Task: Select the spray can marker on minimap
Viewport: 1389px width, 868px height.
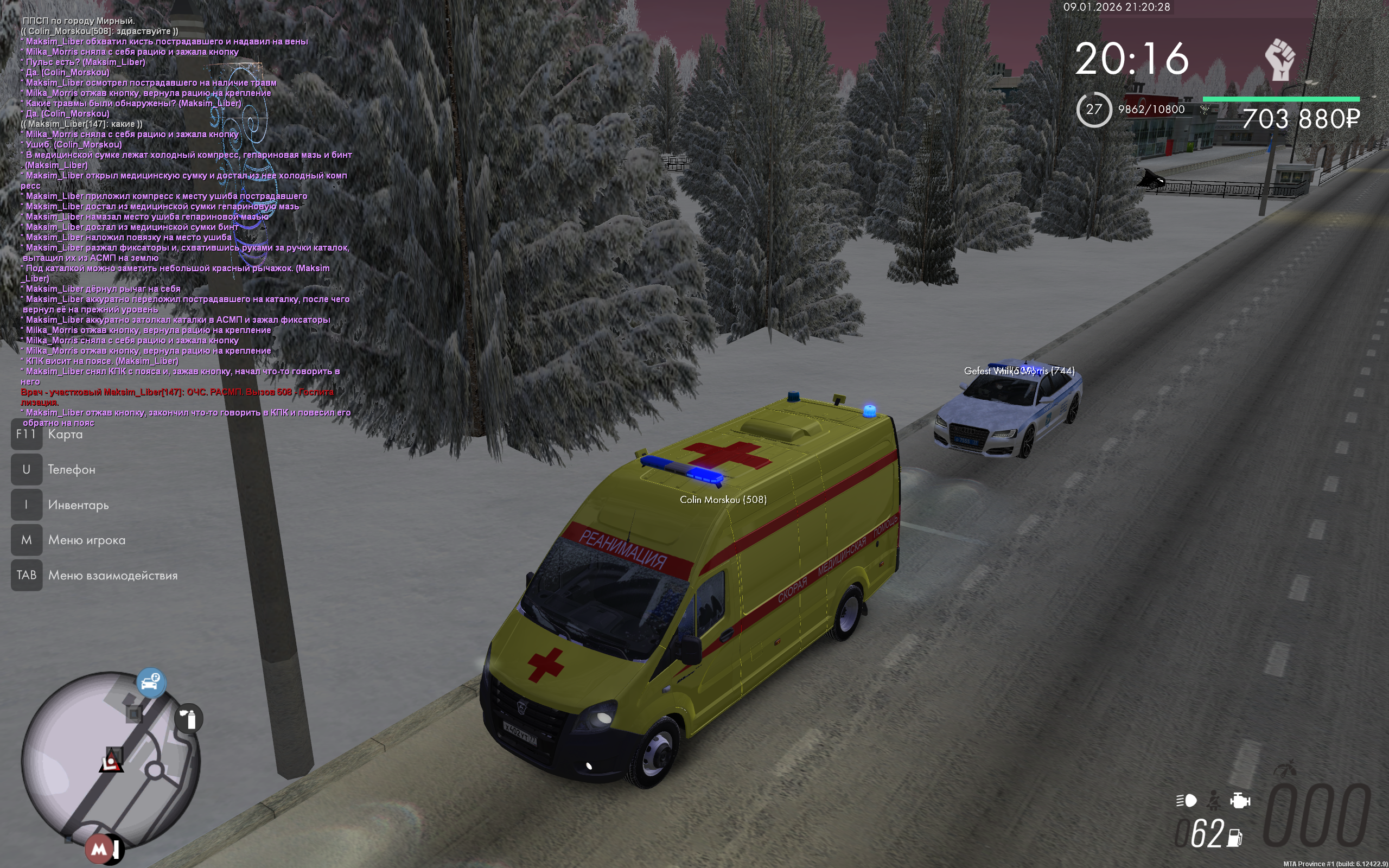Action: tap(189, 719)
